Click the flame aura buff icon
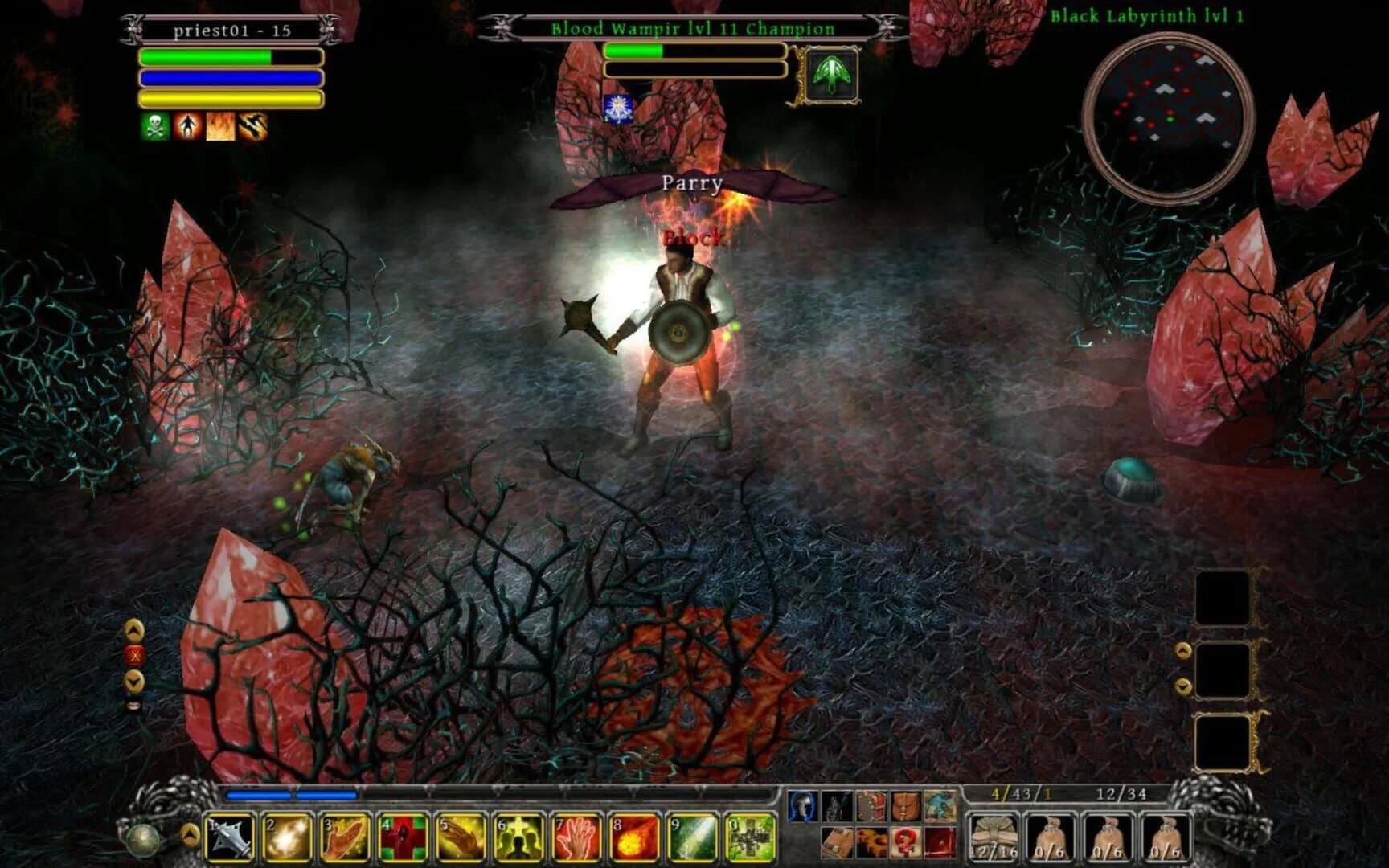This screenshot has height=868, width=1389. point(220,125)
